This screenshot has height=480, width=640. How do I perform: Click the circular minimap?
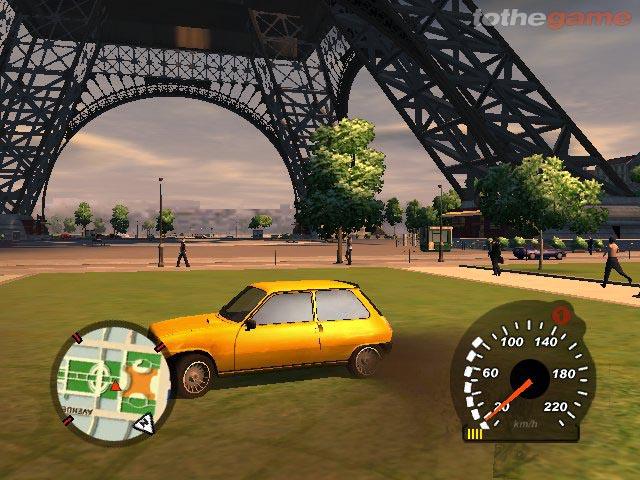(x=111, y=378)
